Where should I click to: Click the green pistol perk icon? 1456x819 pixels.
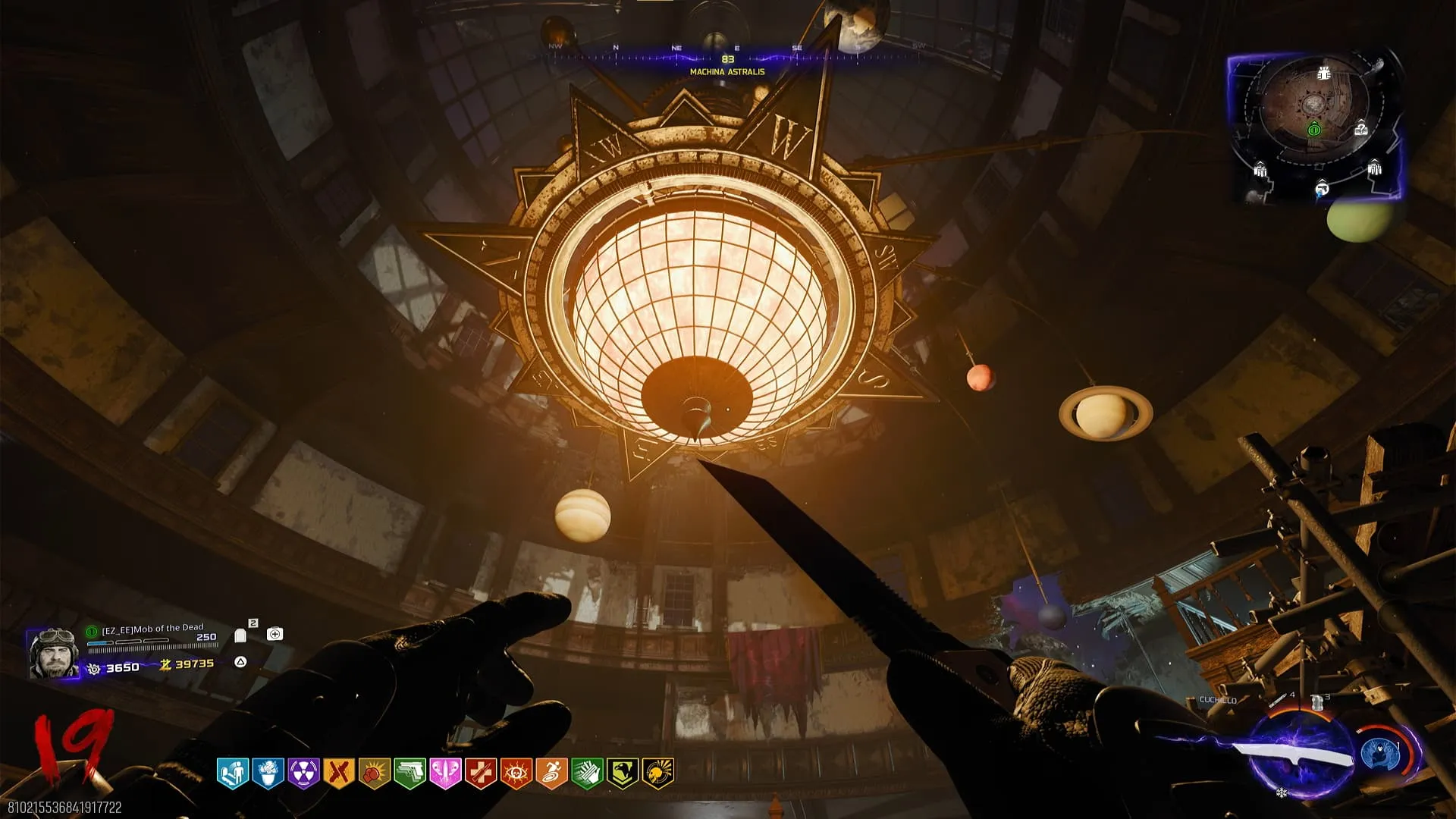pyautogui.click(x=409, y=773)
